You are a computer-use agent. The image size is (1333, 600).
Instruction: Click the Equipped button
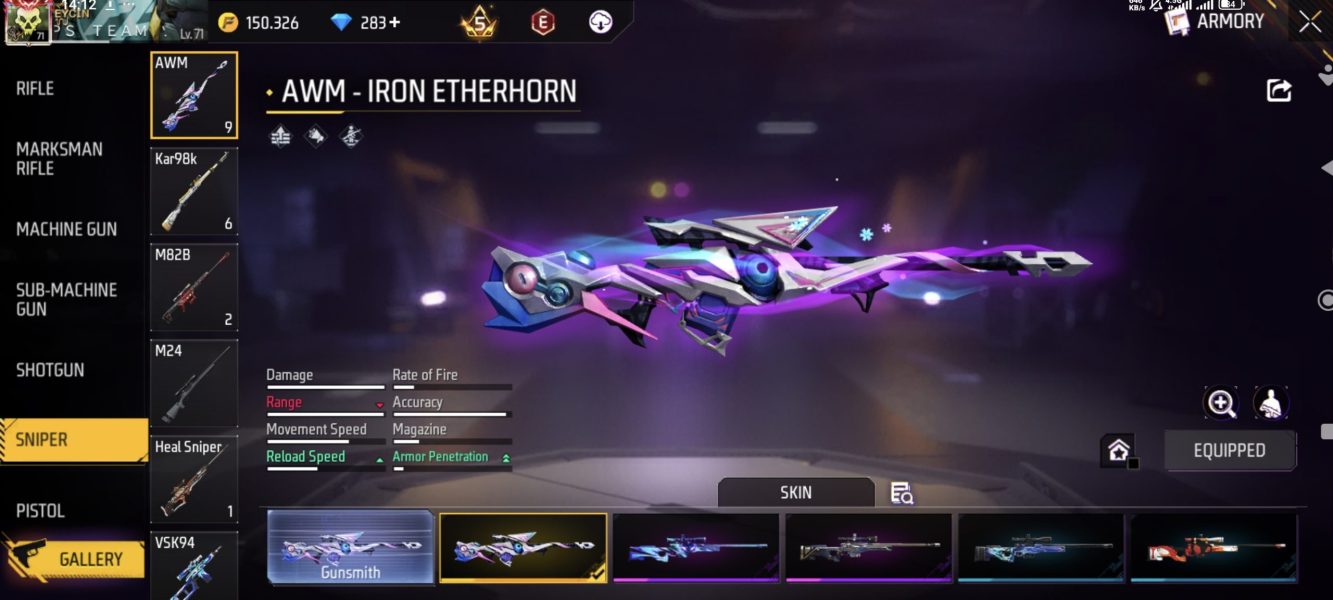coord(1229,451)
